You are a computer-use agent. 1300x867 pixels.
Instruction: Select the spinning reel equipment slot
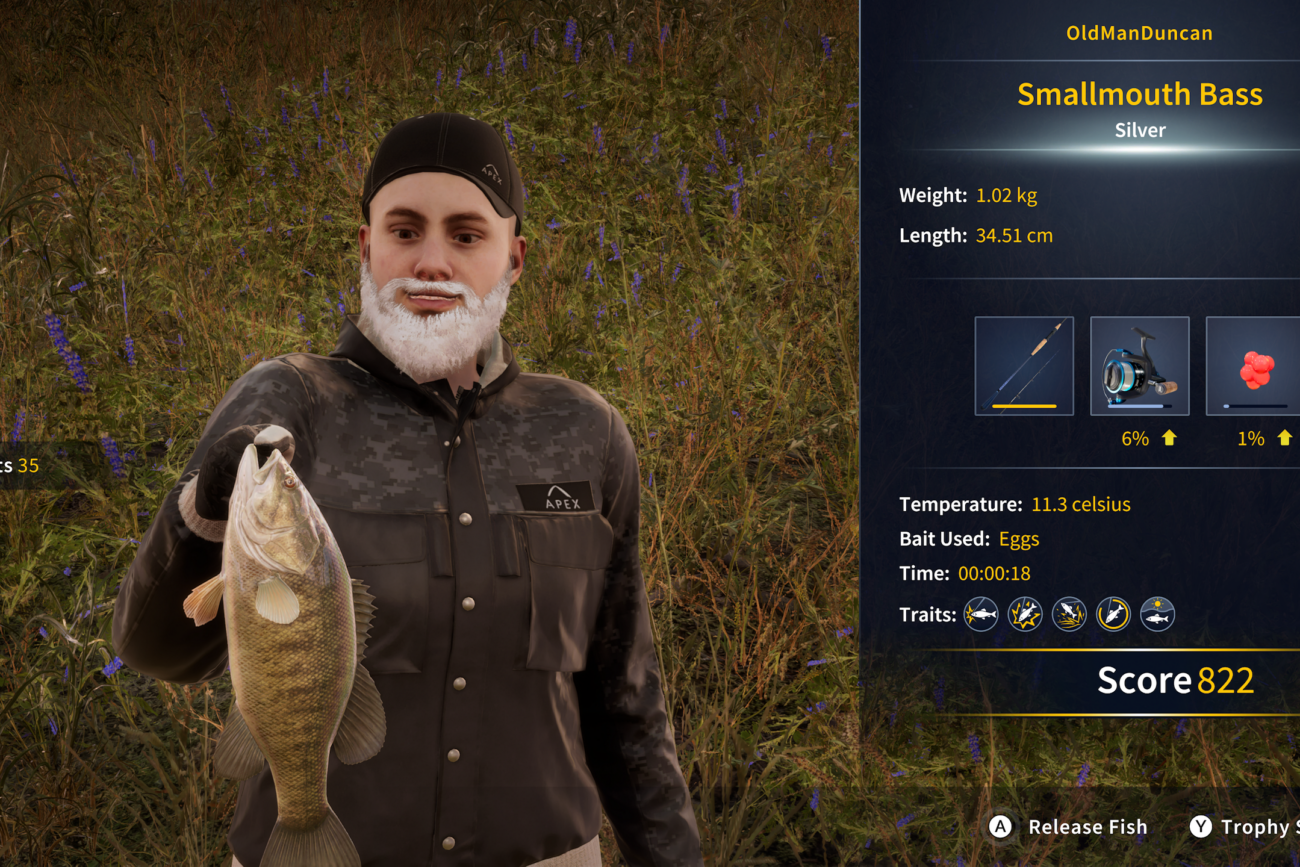[1139, 366]
